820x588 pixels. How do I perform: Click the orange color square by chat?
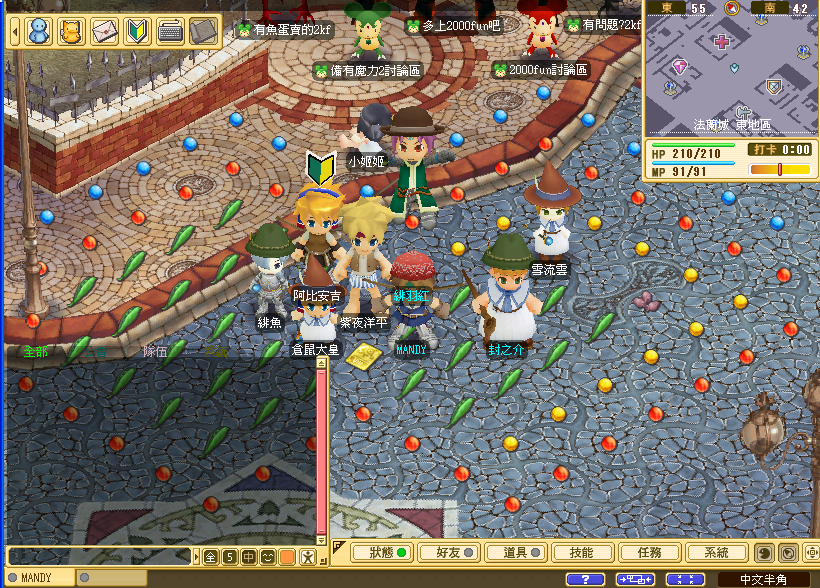tap(287, 556)
